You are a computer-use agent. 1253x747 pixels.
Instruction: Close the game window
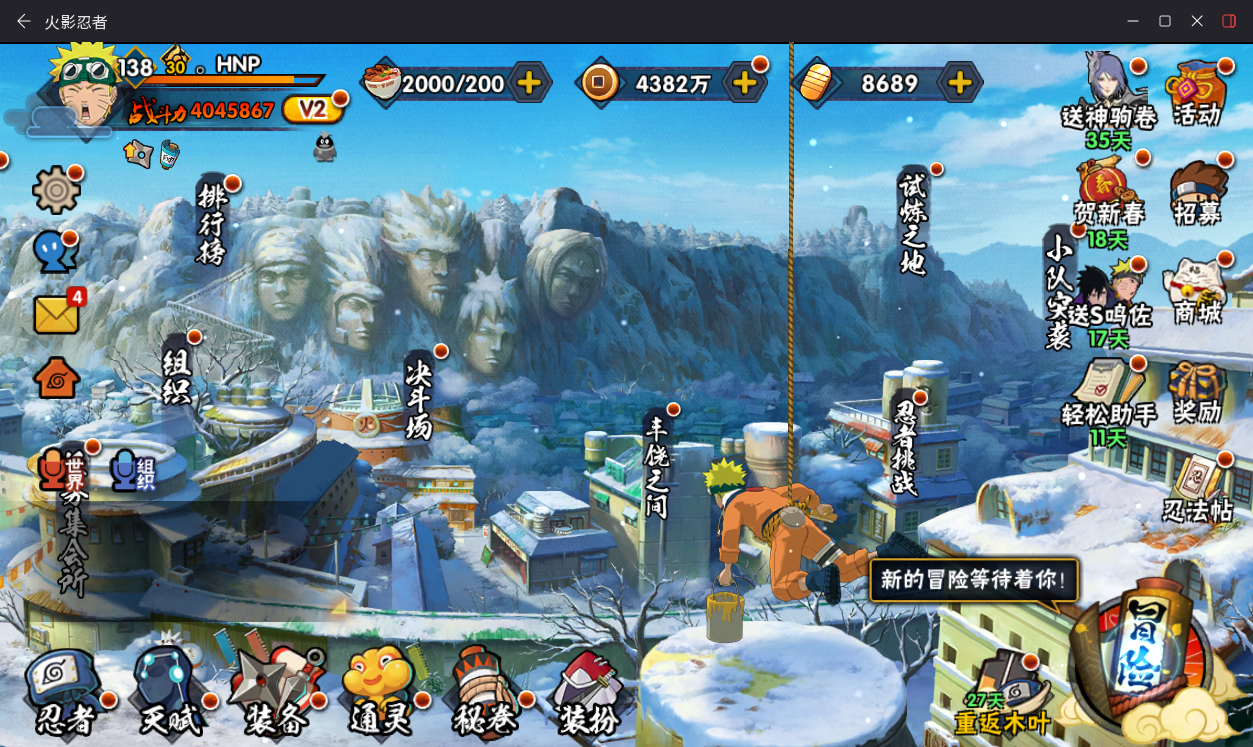[x=1197, y=21]
